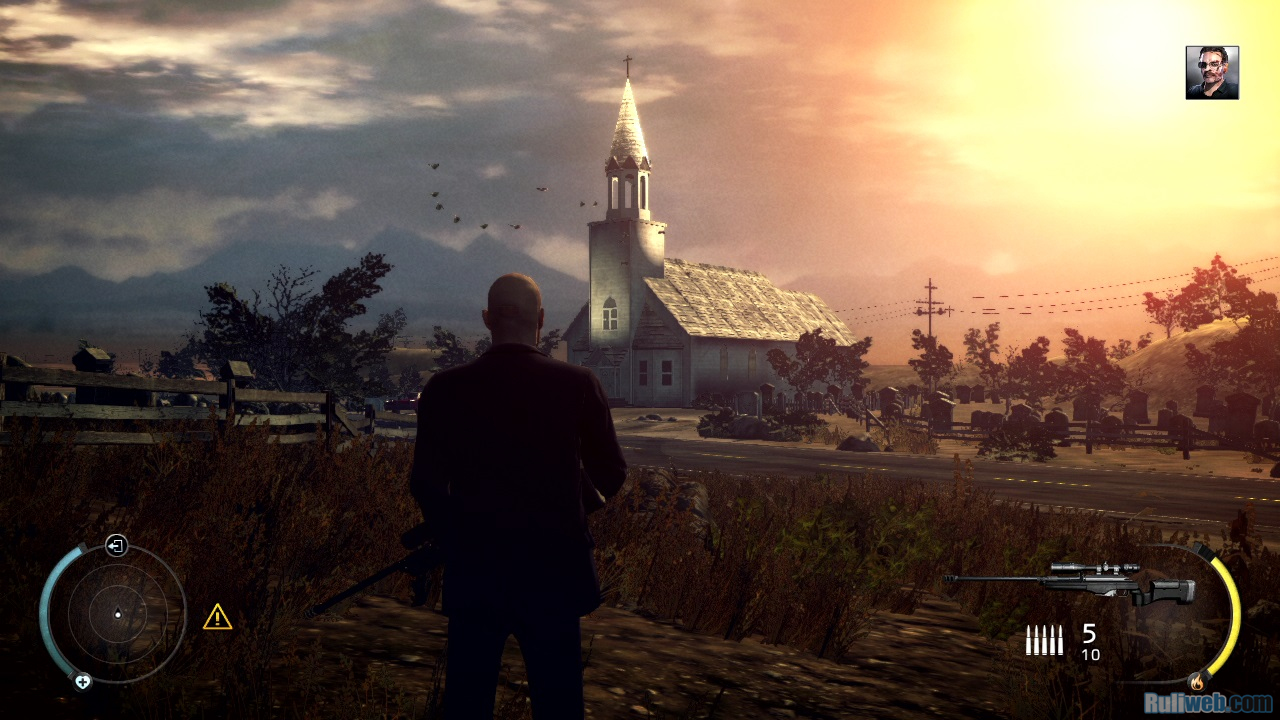
Task: Click the target portrait in the corner
Action: (1212, 73)
